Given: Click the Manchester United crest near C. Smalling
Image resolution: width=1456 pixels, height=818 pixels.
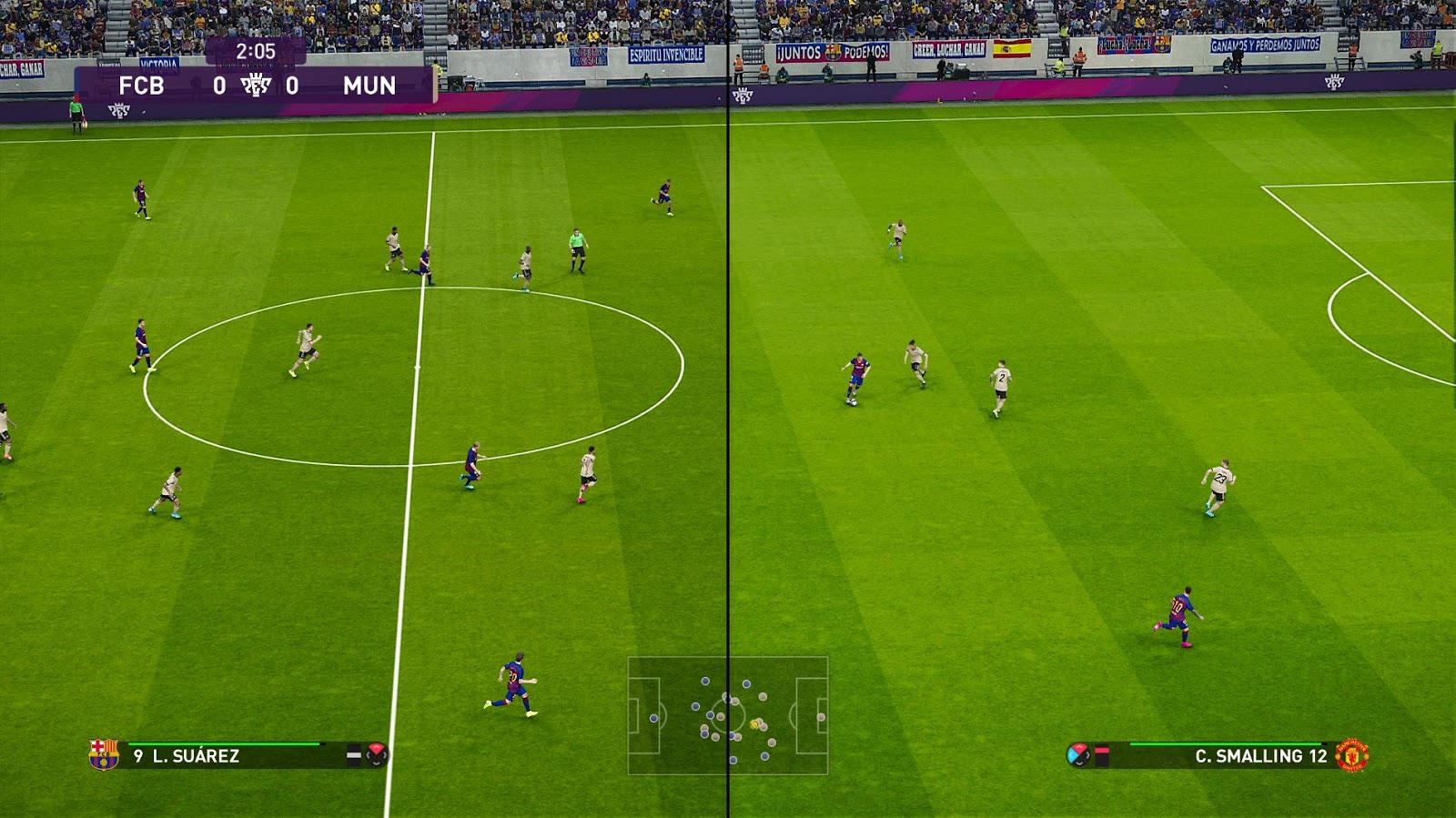Looking at the screenshot, I should click(1351, 754).
